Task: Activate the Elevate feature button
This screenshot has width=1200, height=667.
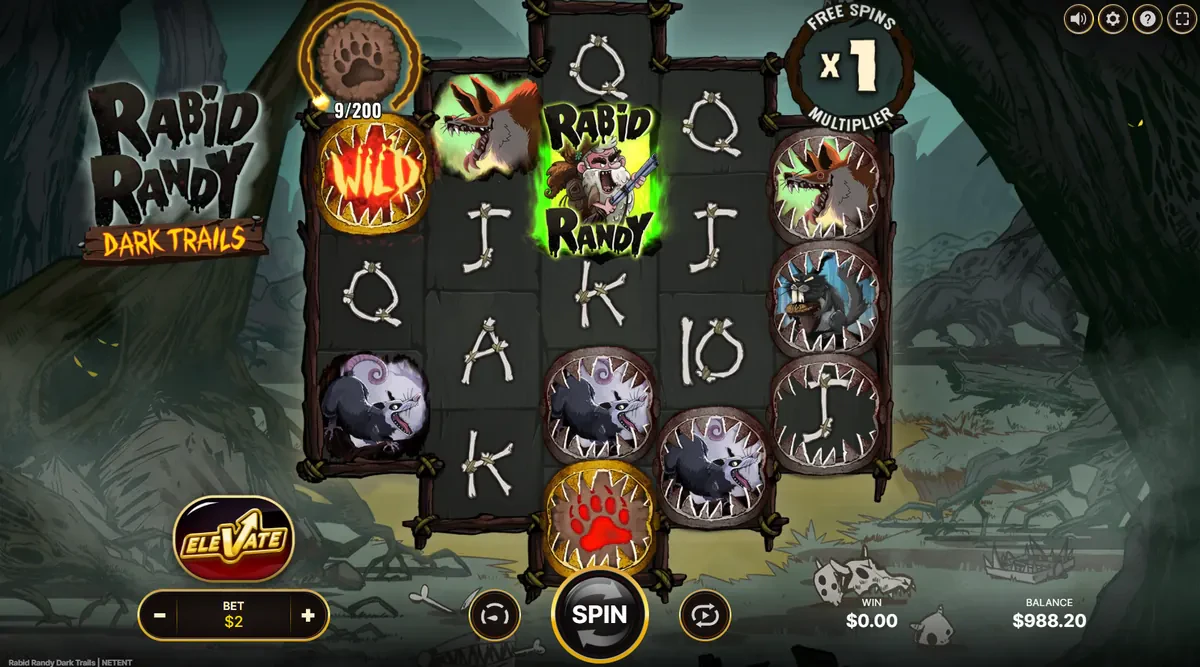Action: [x=233, y=542]
